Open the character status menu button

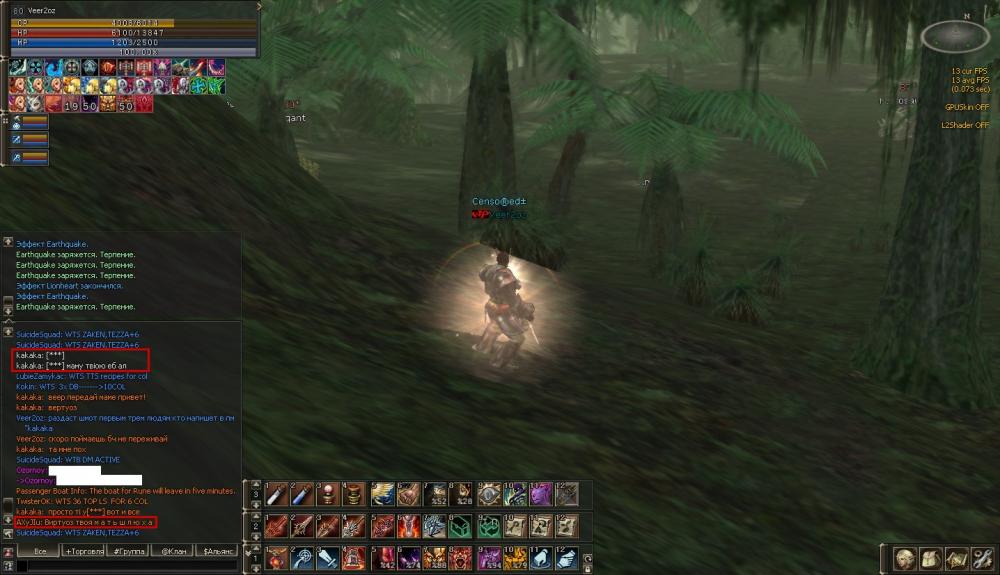tap(905, 558)
